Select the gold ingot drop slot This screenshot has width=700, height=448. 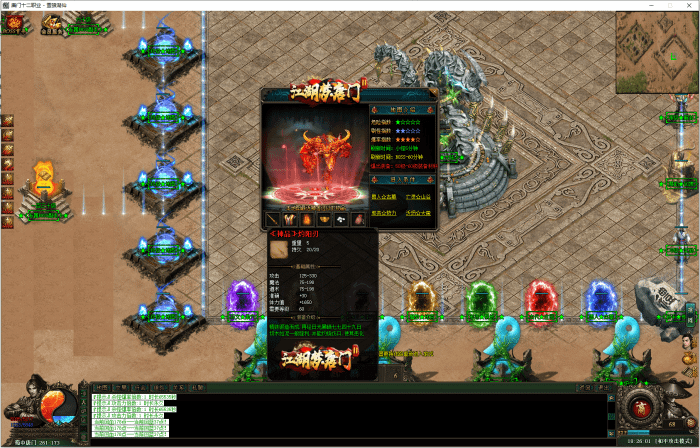coord(324,219)
